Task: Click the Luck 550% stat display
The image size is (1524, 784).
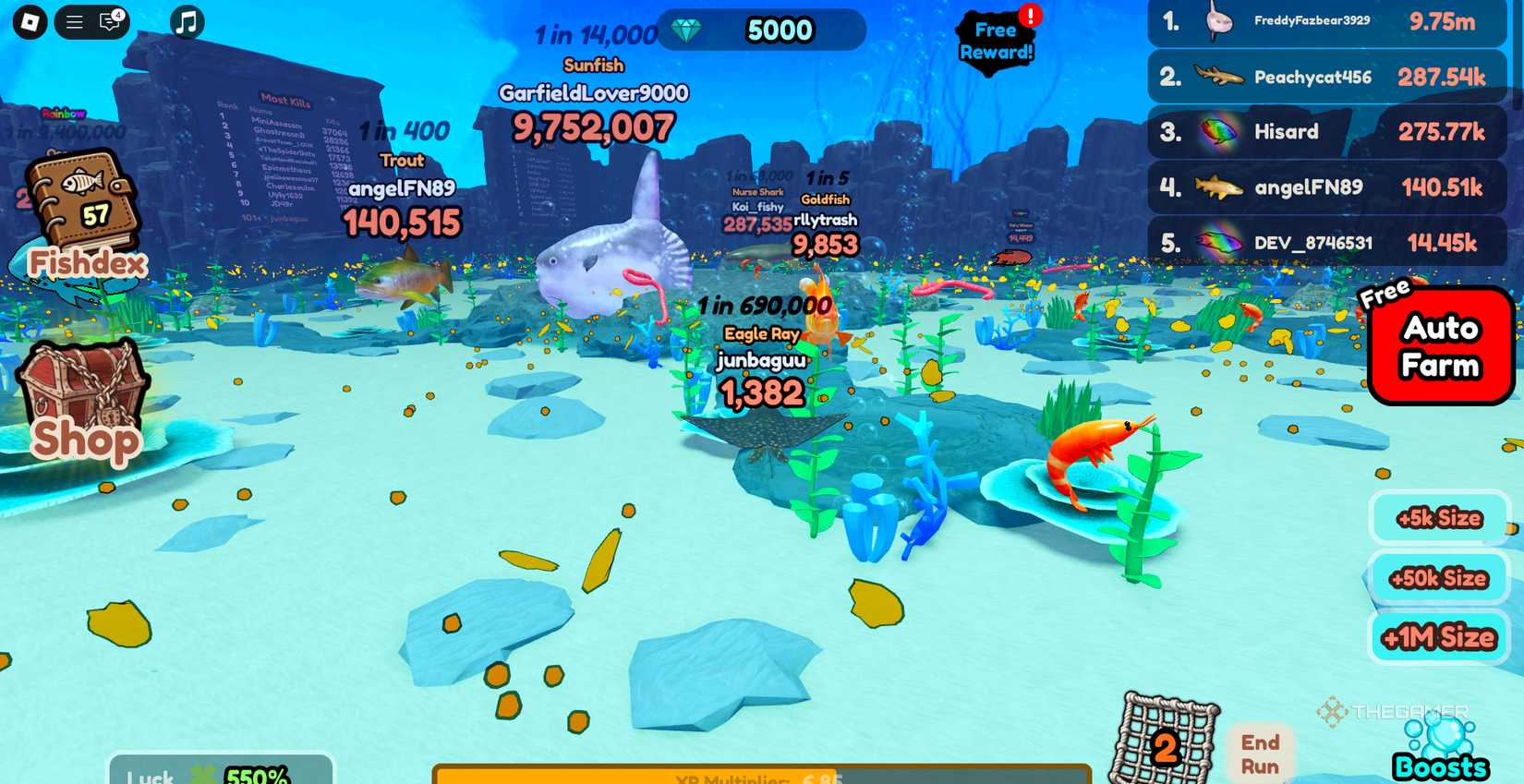Action: (x=220, y=774)
